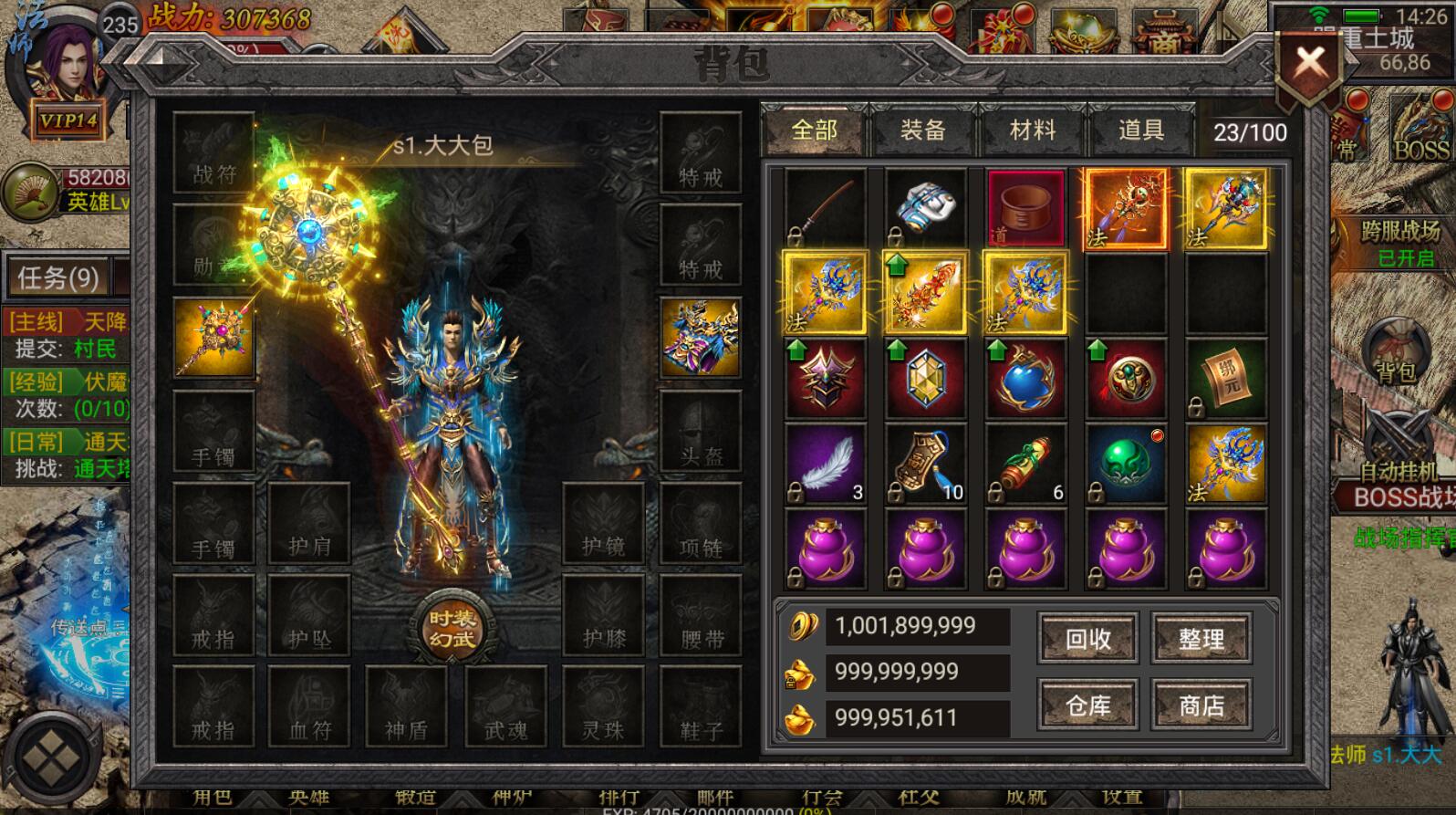Select the green jade orb item
Screen dimensions: 1456x815
coord(1126,465)
